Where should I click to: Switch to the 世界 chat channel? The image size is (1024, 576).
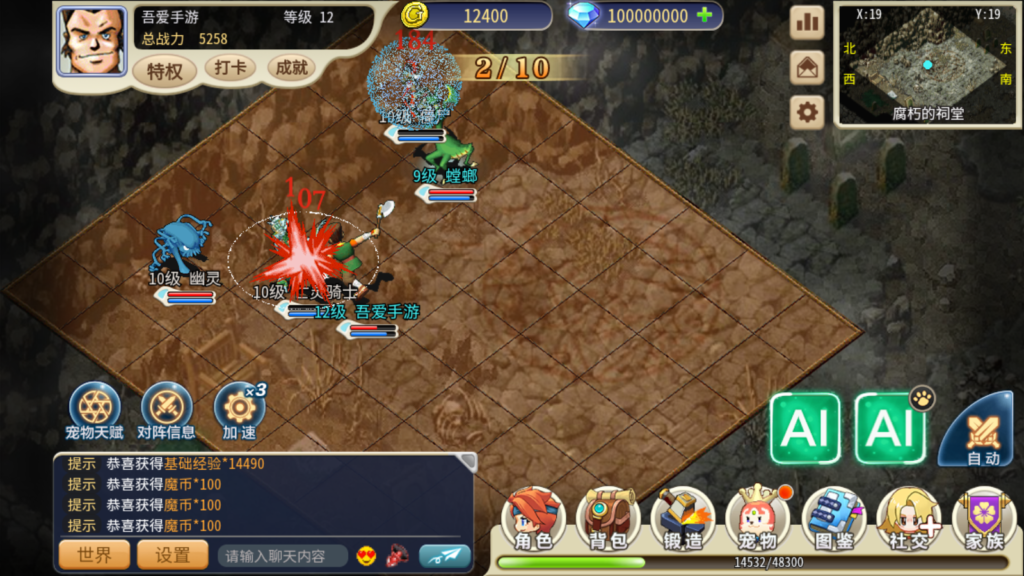click(x=93, y=555)
